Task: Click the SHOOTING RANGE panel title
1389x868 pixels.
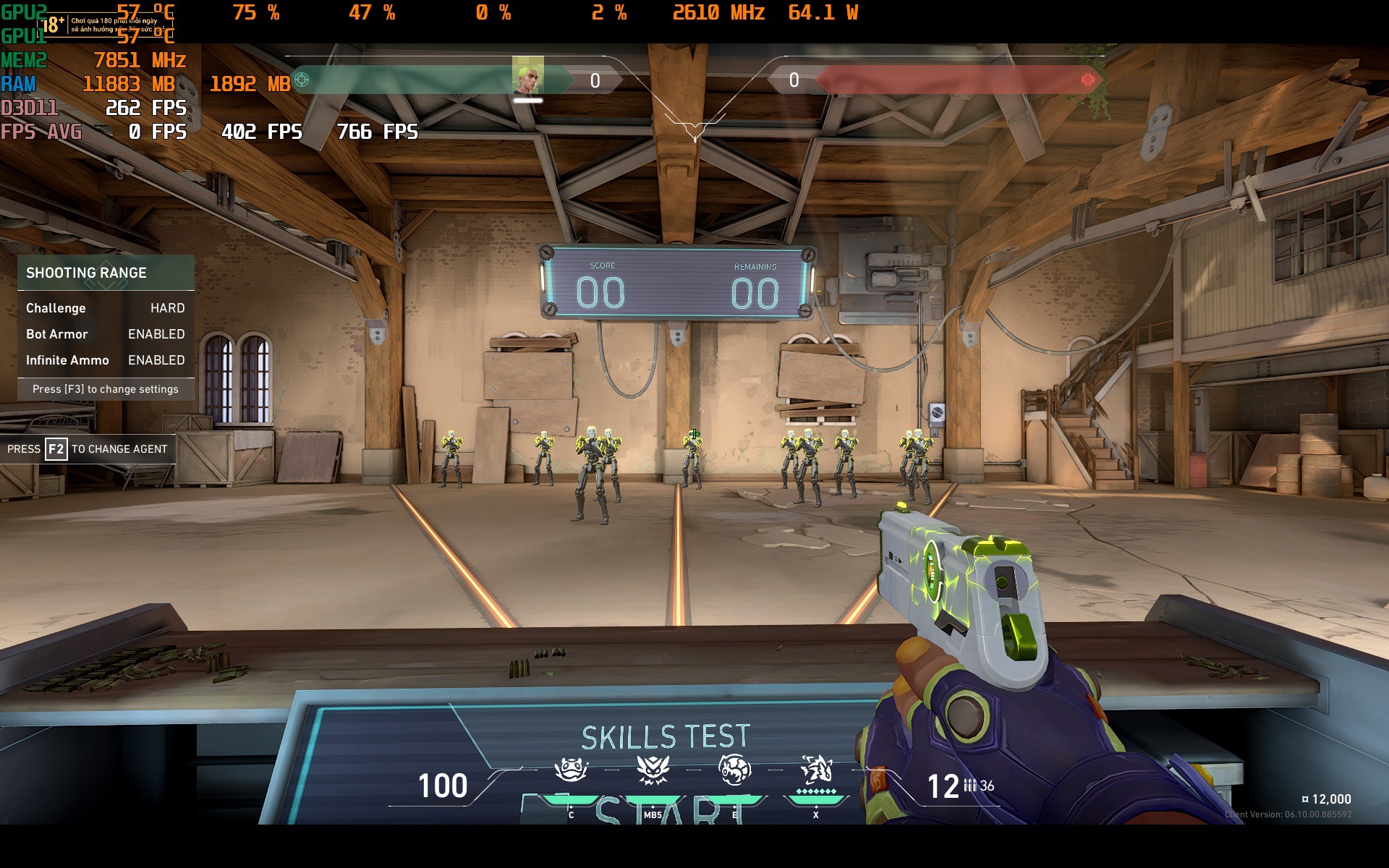Action: (87, 273)
